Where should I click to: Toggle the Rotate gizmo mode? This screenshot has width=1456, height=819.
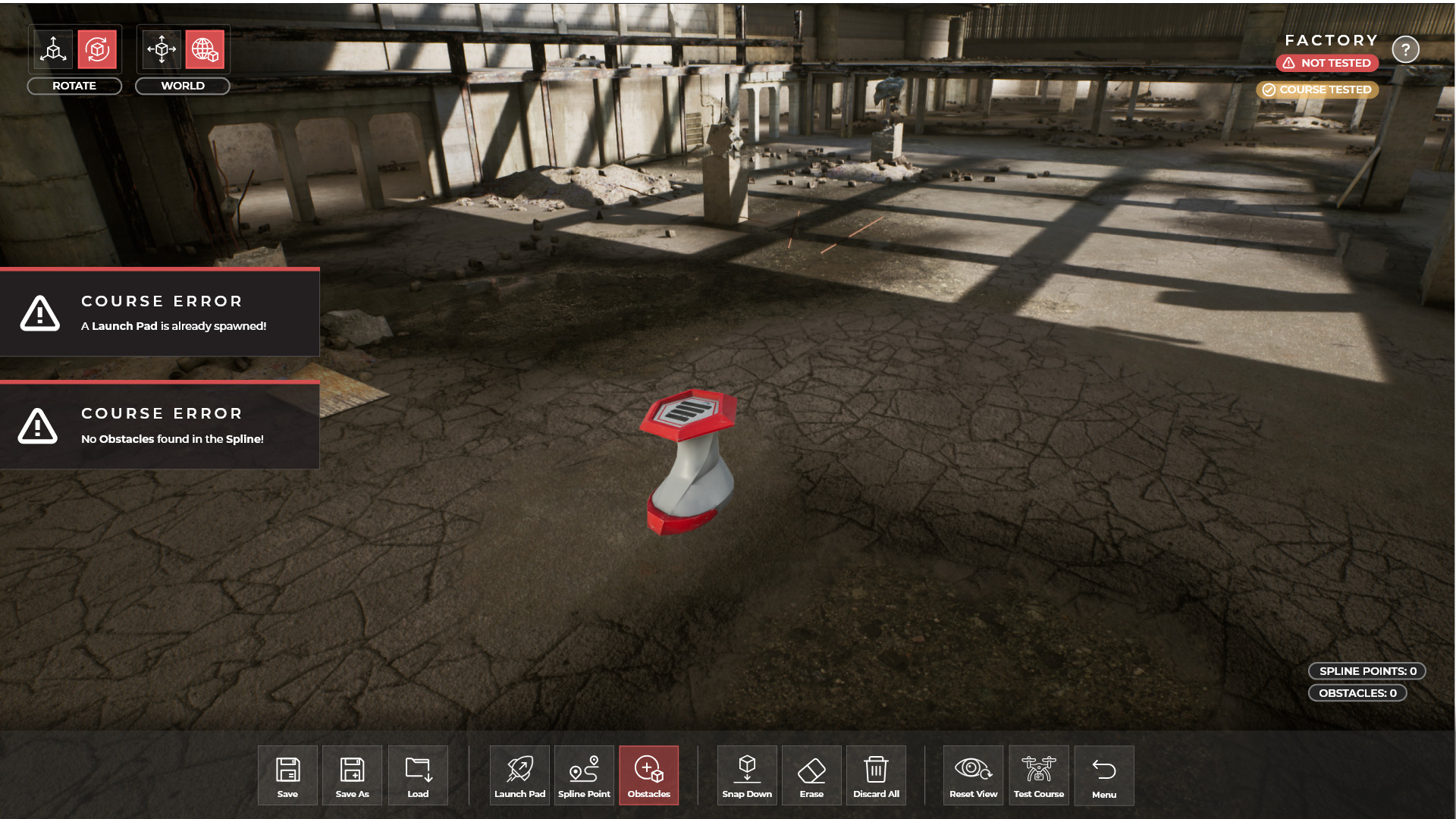[97, 49]
